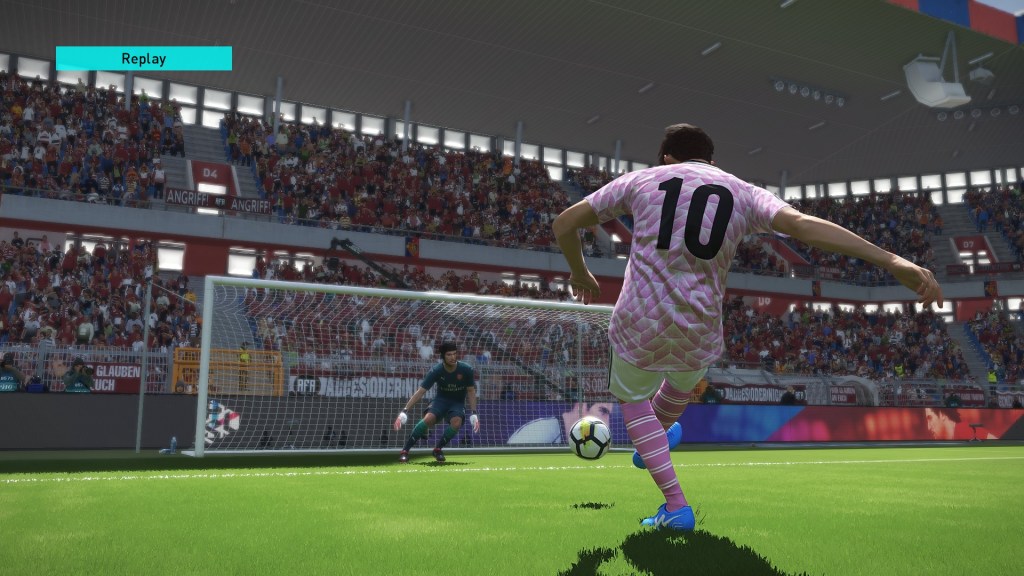Click the cyan Replay banner

pyautogui.click(x=143, y=58)
